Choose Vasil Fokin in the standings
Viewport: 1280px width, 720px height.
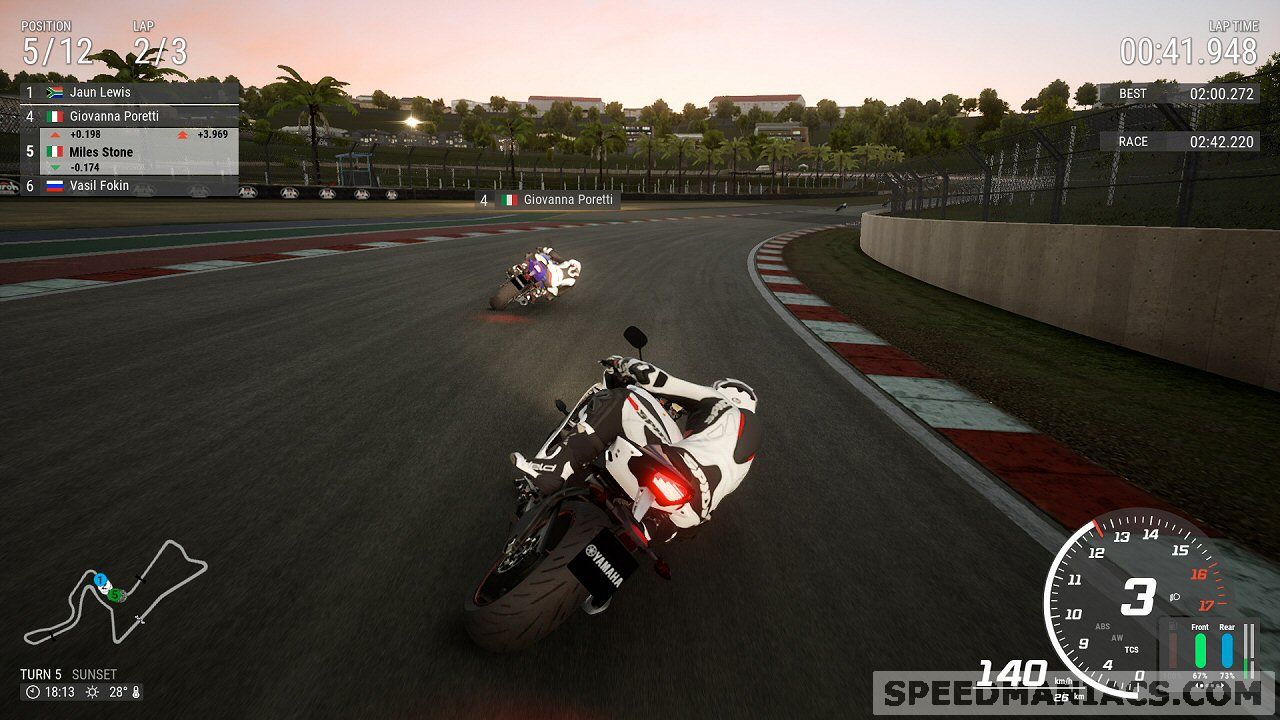[x=130, y=186]
